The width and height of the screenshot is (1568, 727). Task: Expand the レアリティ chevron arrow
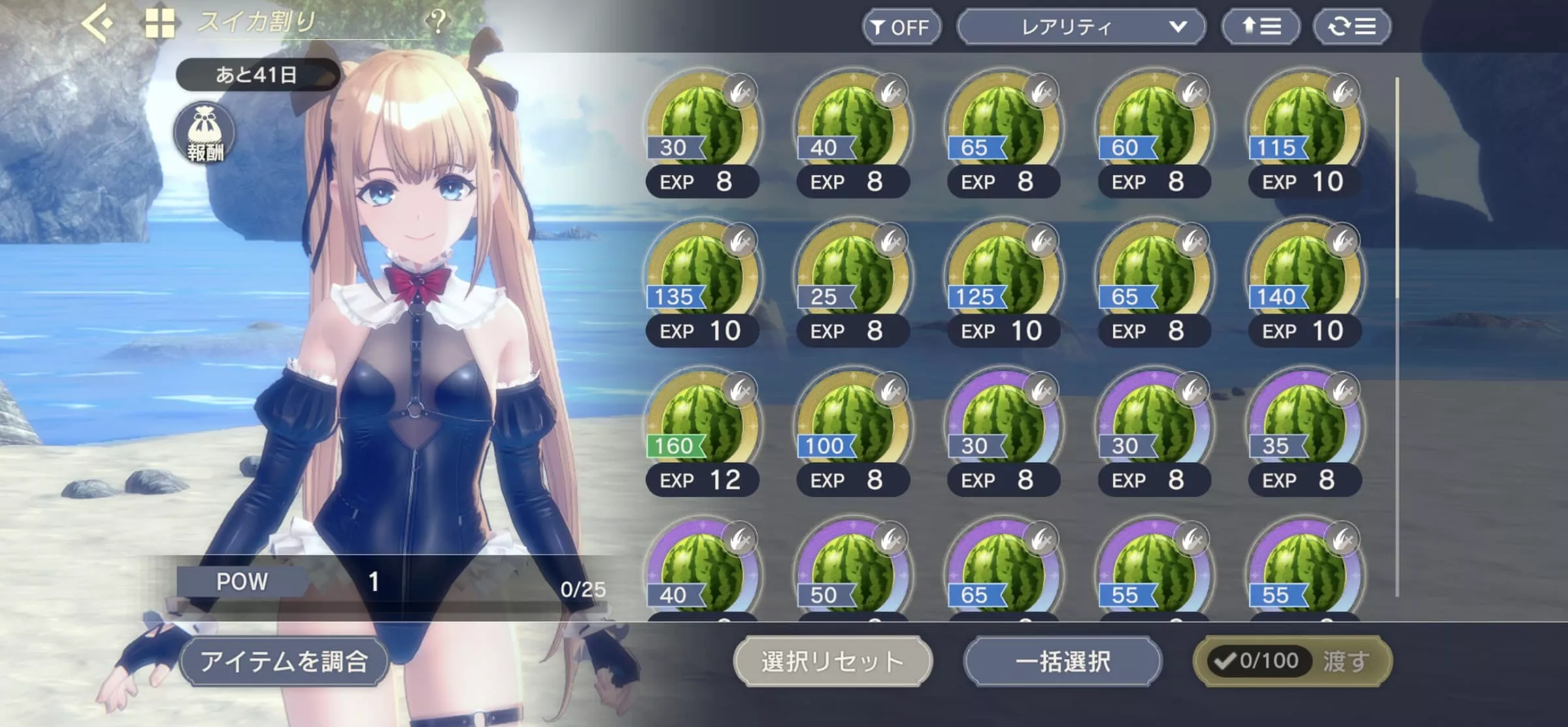[1177, 27]
